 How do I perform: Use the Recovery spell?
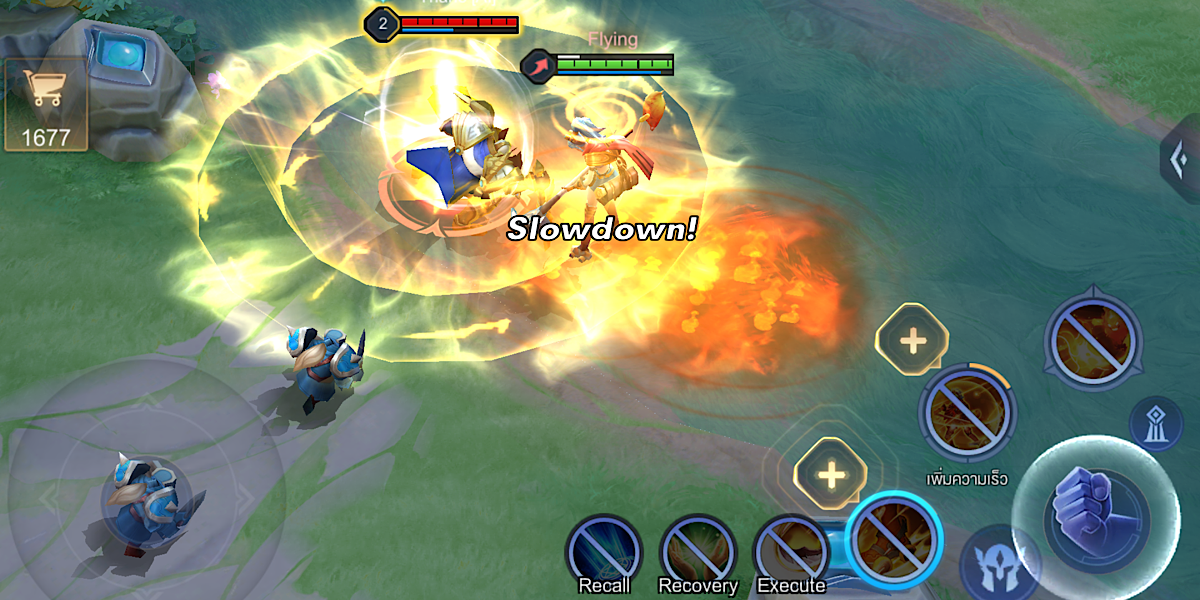697,553
